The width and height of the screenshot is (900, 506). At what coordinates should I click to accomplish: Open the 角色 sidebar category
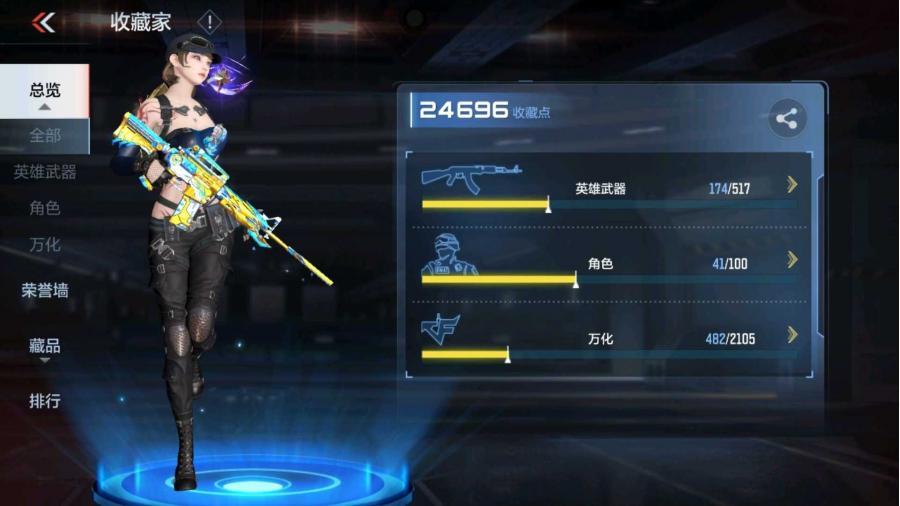coord(44,208)
